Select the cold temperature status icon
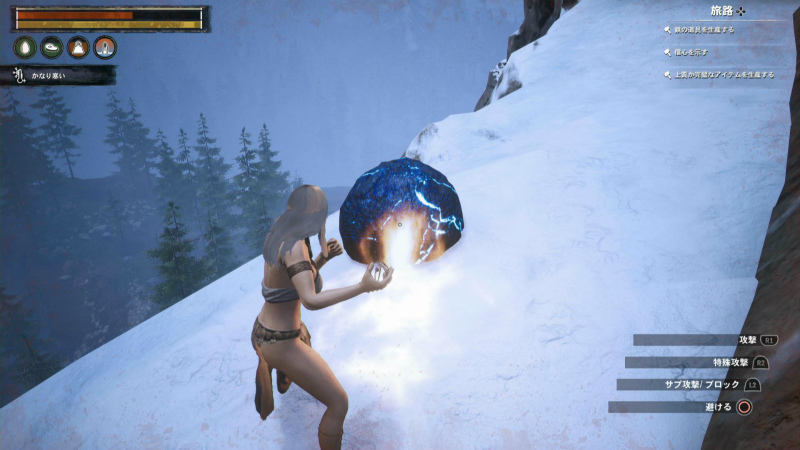 coord(105,47)
